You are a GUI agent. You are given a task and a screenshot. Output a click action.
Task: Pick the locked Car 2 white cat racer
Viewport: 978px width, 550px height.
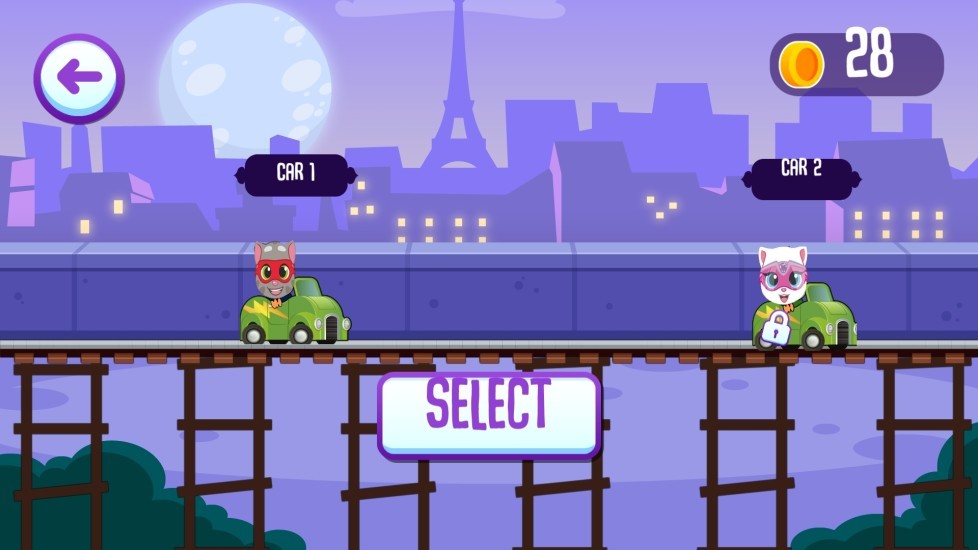pos(802,300)
